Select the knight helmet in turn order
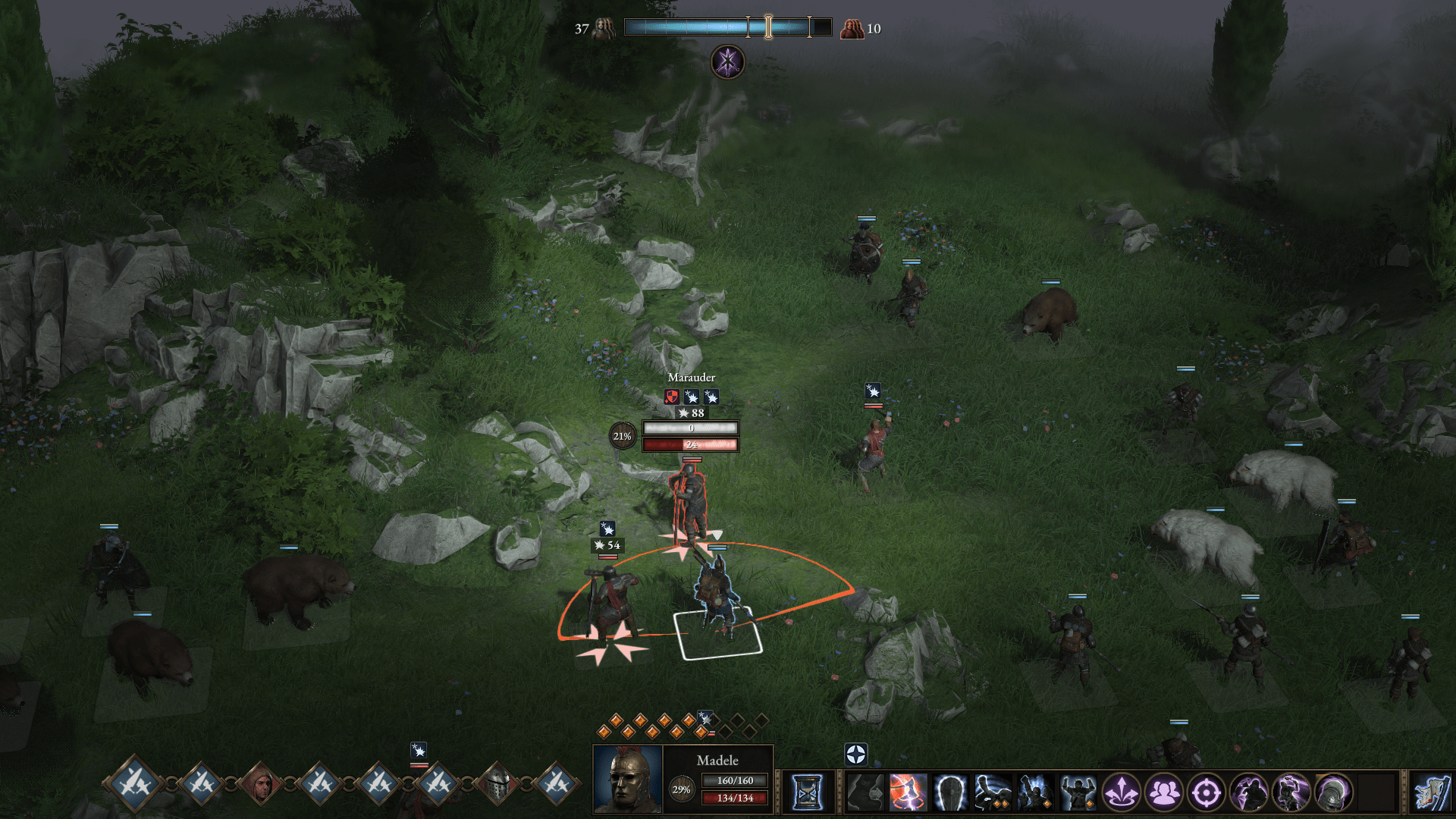The image size is (1456, 819). pos(497,783)
